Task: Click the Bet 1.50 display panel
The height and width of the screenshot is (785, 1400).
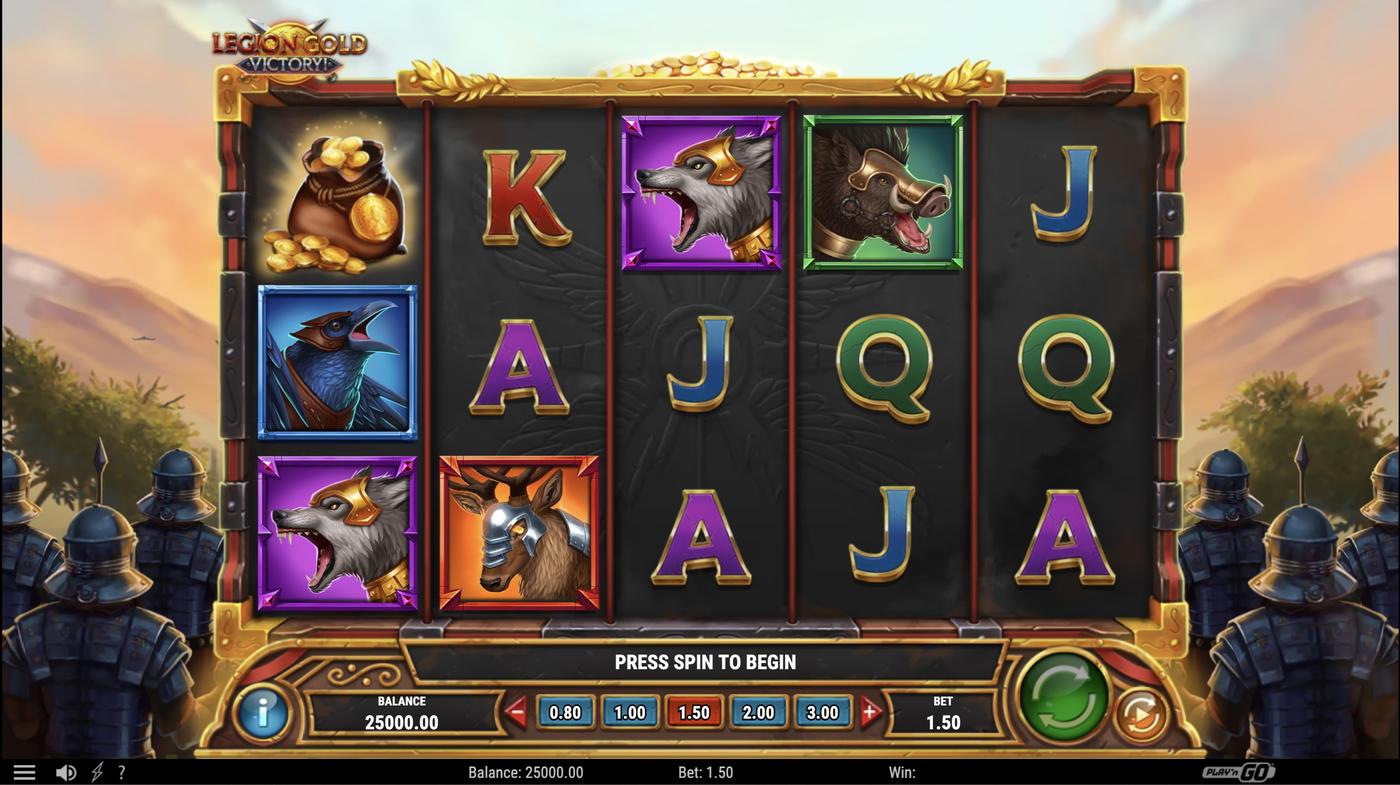Action: [x=945, y=712]
